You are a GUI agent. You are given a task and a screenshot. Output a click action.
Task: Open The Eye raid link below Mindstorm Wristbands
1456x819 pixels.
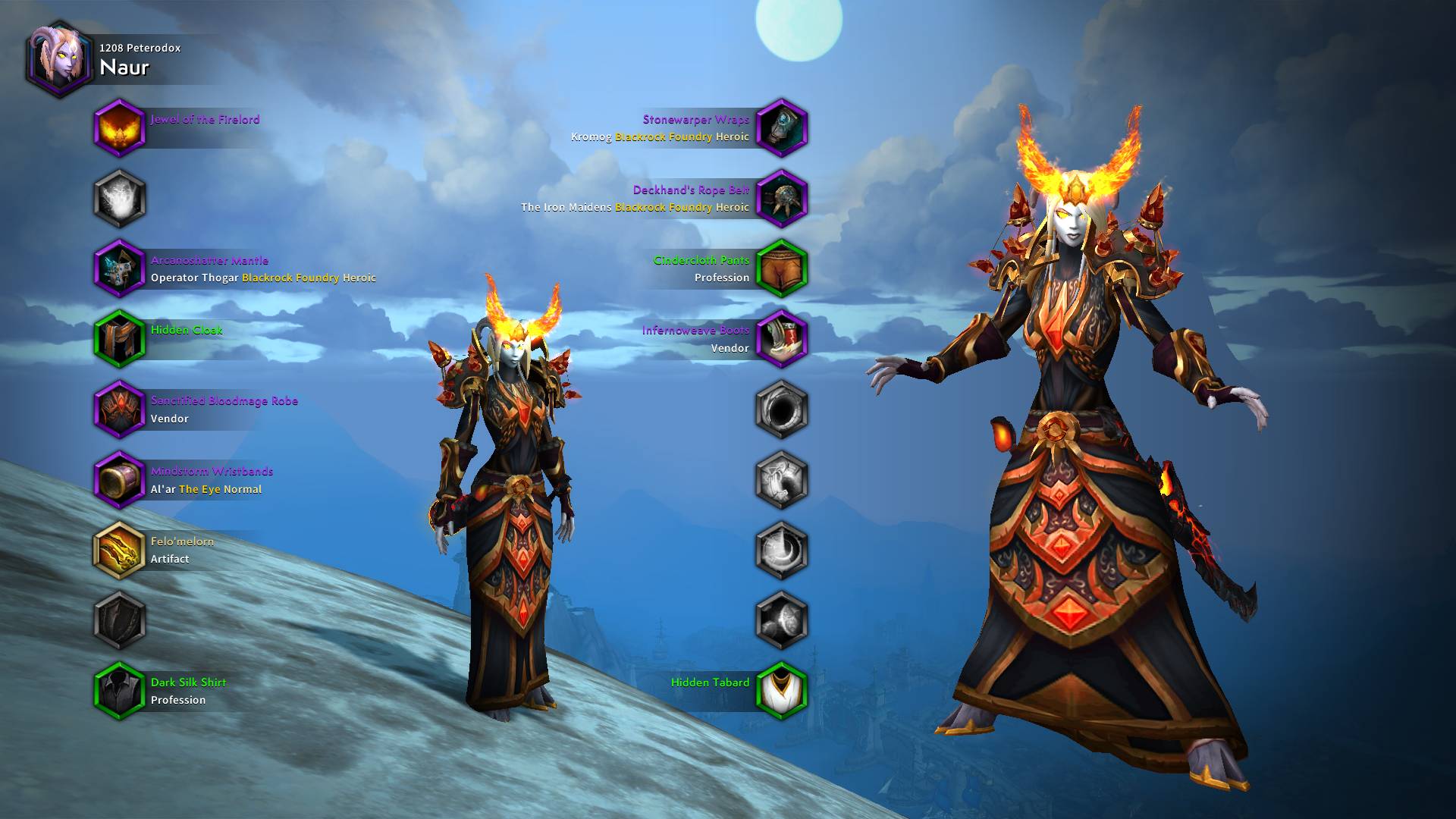pyautogui.click(x=199, y=489)
